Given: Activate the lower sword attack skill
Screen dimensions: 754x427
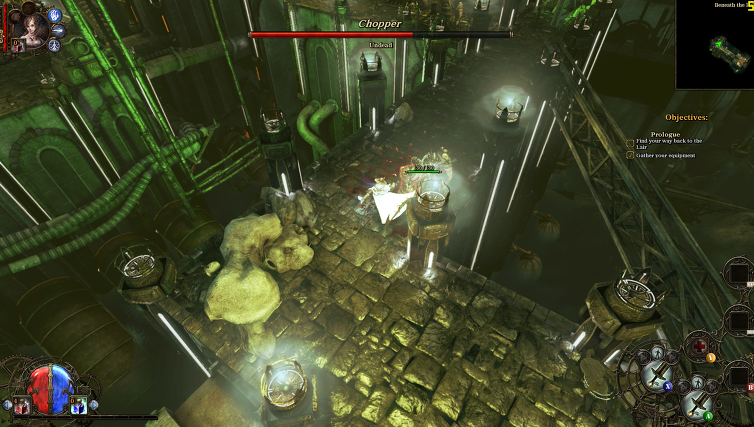Looking at the screenshot, I should (x=695, y=401).
